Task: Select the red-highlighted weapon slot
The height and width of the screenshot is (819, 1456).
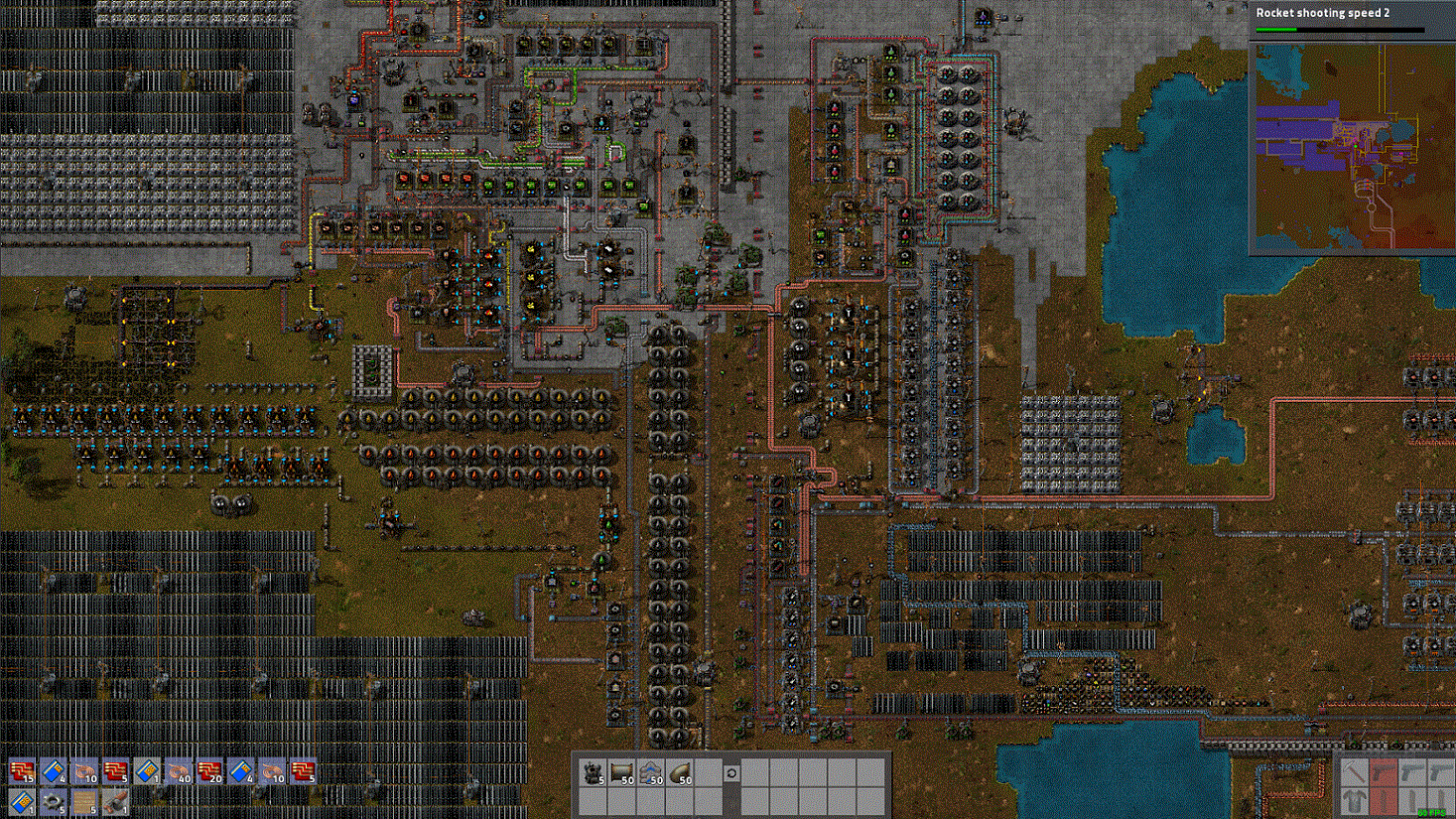Action: [x=1384, y=772]
